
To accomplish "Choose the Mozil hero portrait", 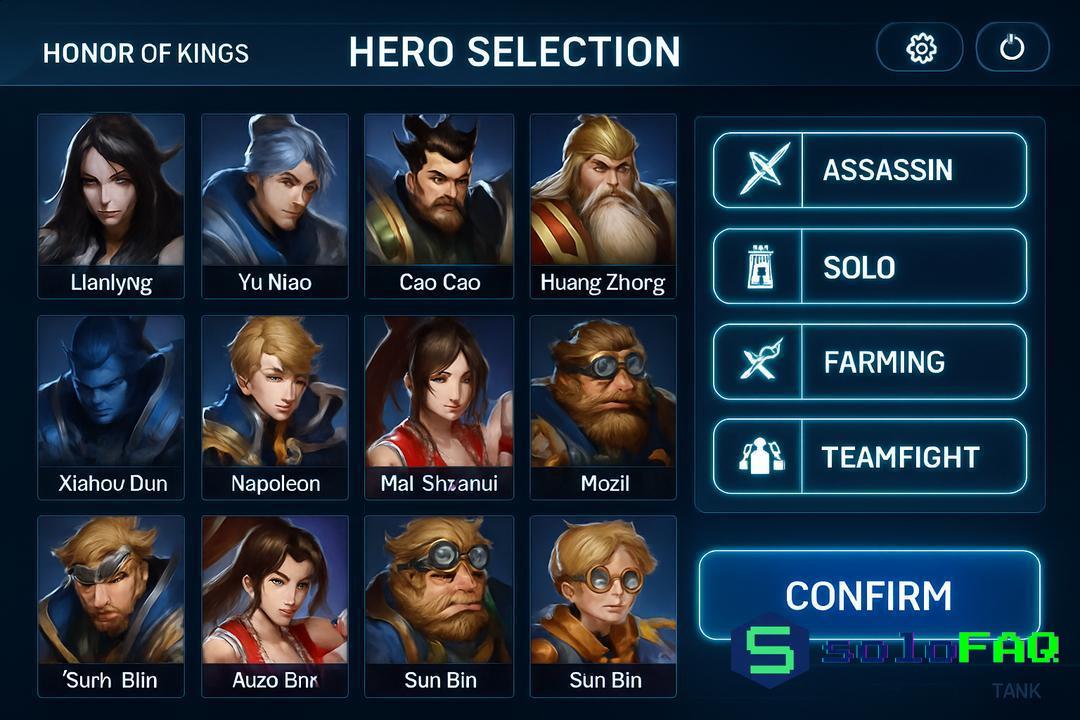I will [x=603, y=407].
